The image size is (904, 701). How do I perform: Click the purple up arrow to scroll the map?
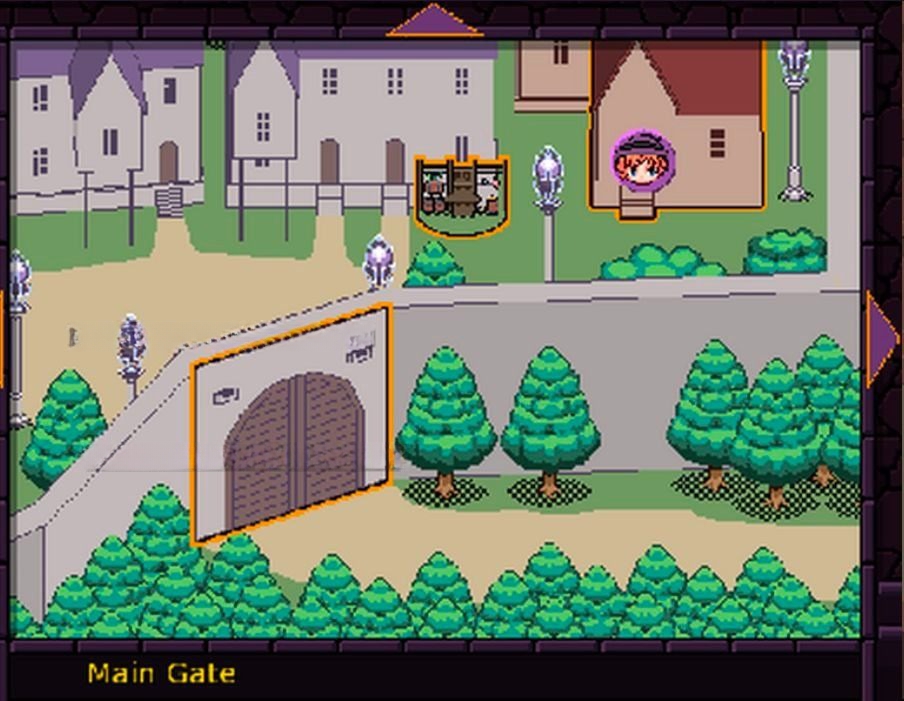point(434,21)
